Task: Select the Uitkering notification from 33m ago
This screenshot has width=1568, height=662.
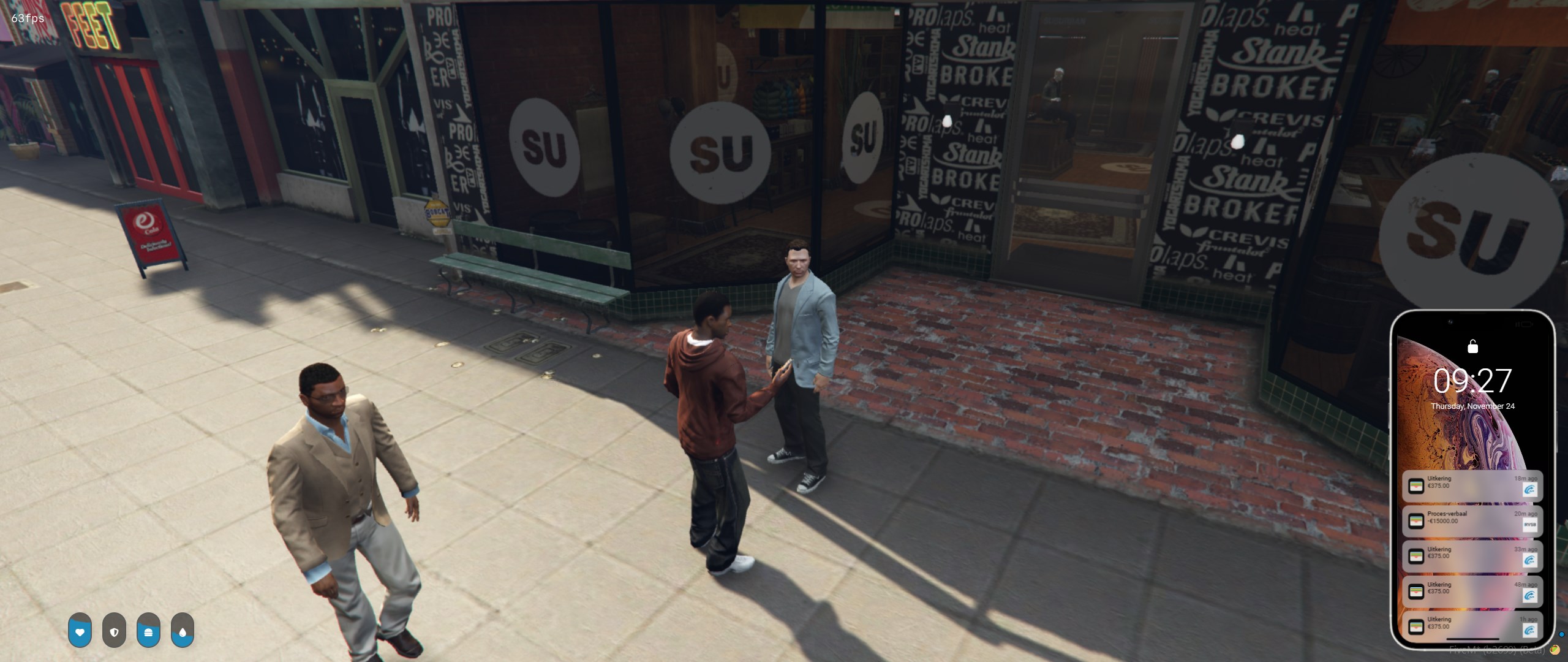Action: (1471, 557)
